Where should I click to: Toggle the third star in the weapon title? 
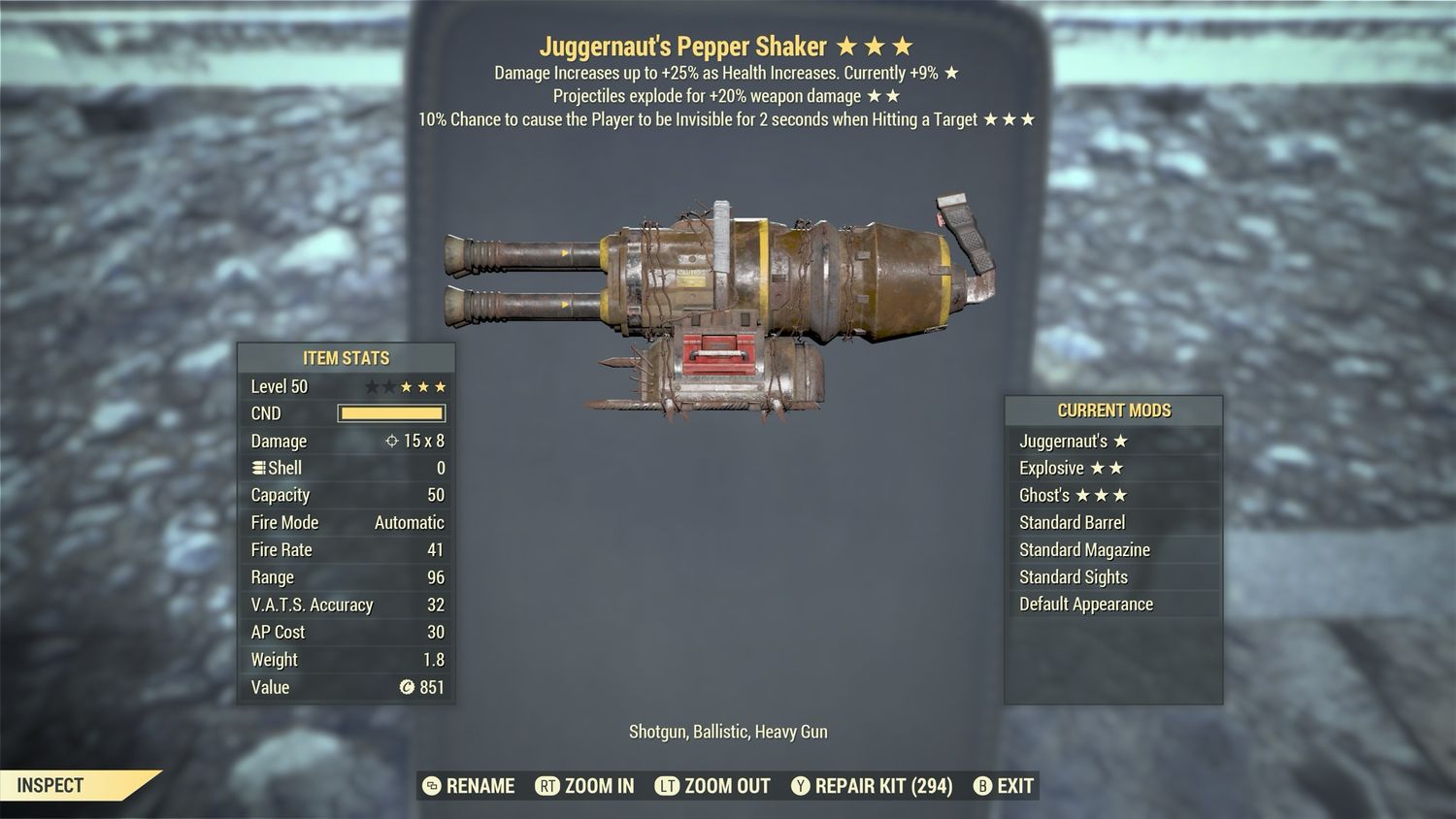pyautogui.click(x=903, y=45)
